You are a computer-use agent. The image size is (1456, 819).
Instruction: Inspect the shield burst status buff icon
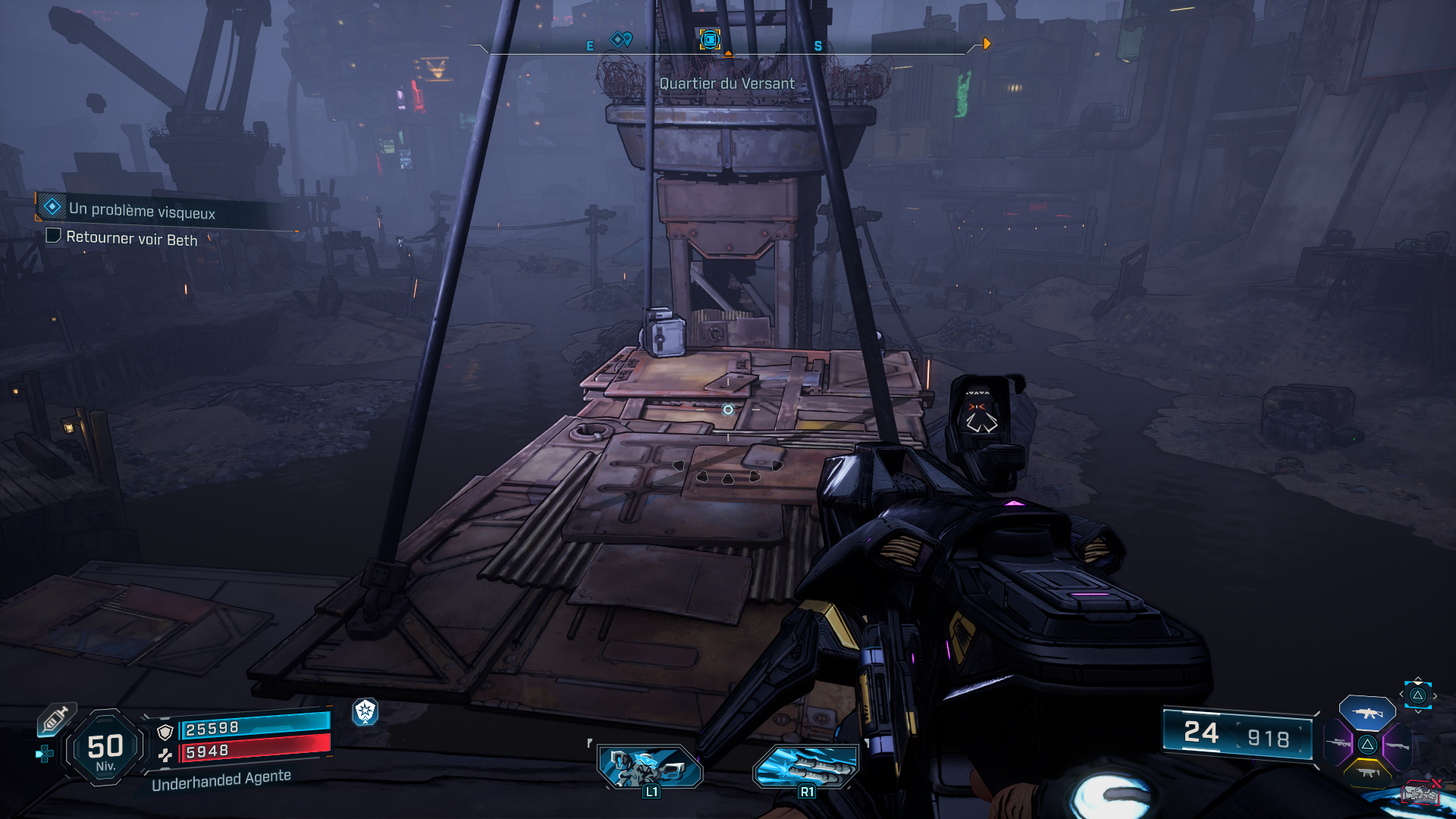(366, 711)
